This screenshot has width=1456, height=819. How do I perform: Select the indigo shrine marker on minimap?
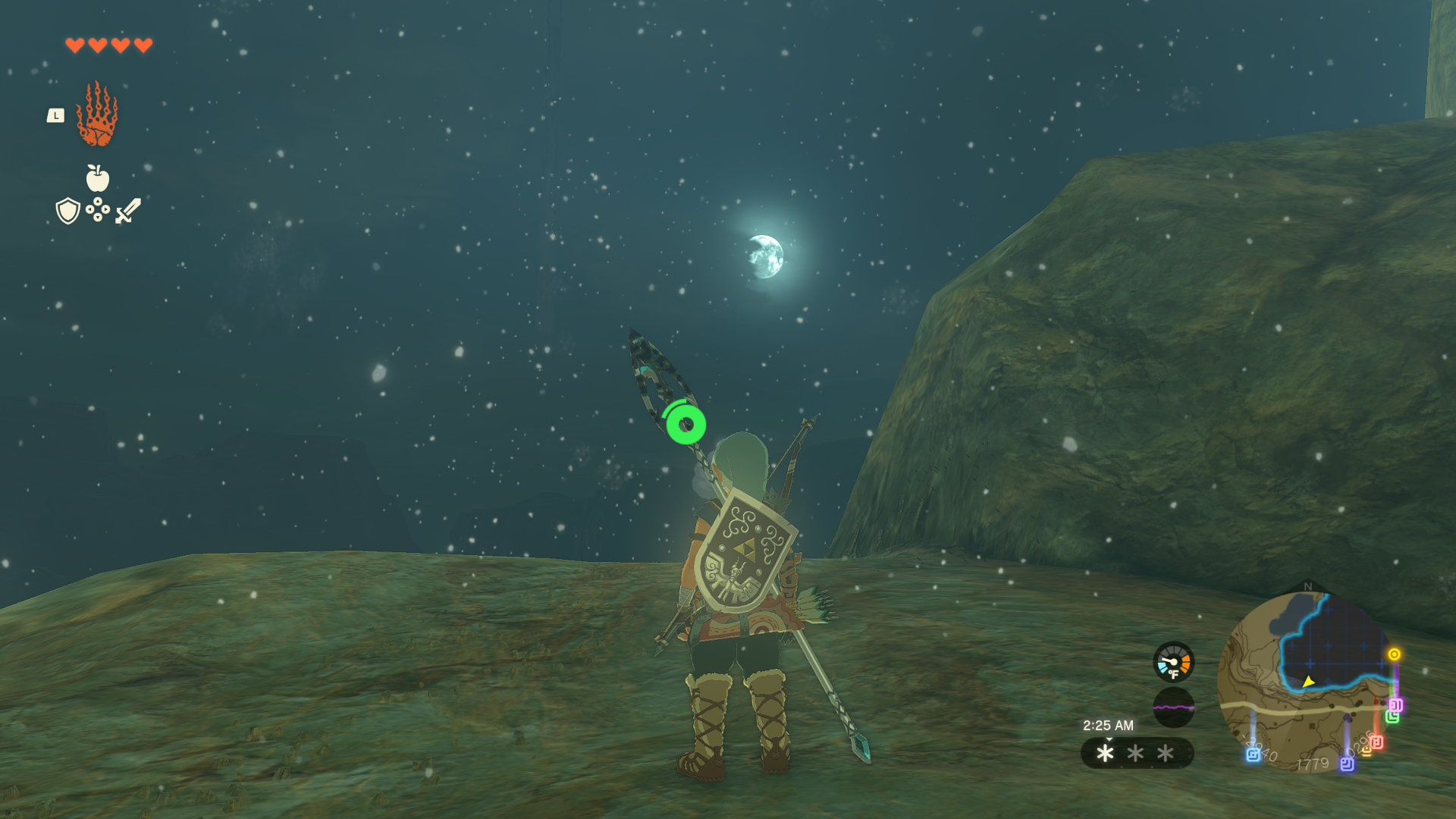(x=1347, y=764)
